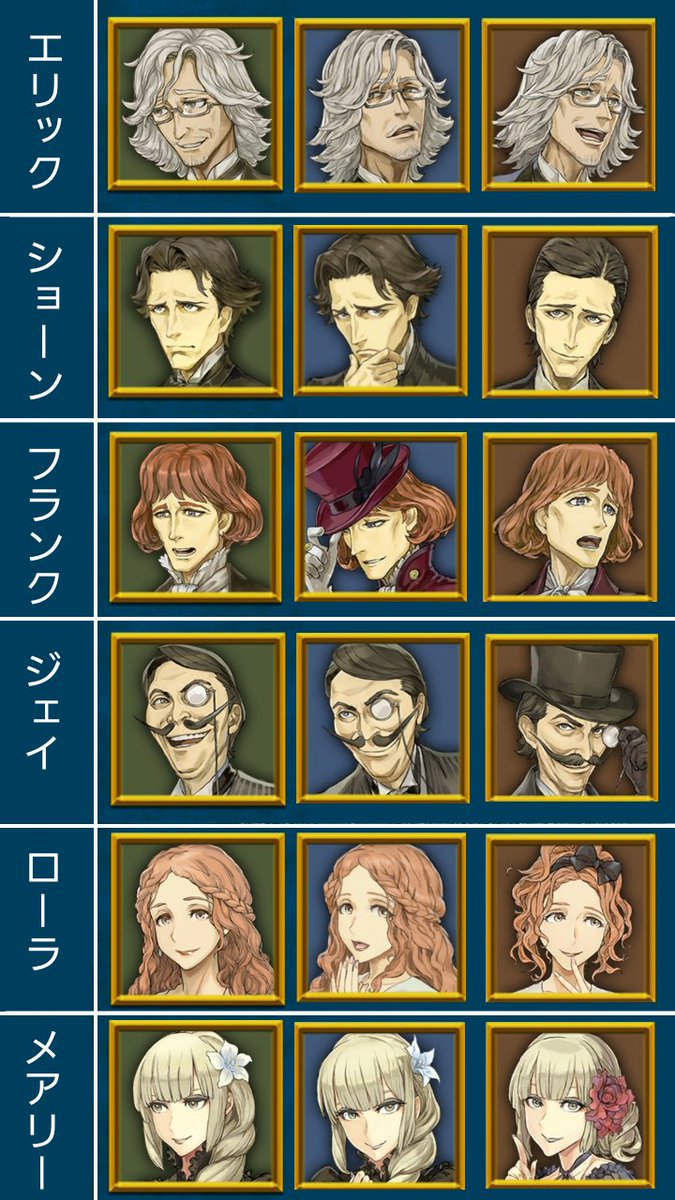Pick Sean's slicked-back hair portrait
Image resolution: width=675 pixels, height=1200 pixels.
pos(568,312)
